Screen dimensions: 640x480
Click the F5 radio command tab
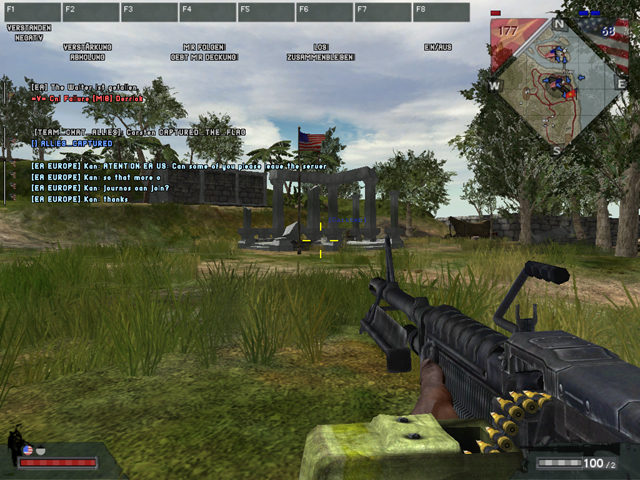click(x=265, y=12)
